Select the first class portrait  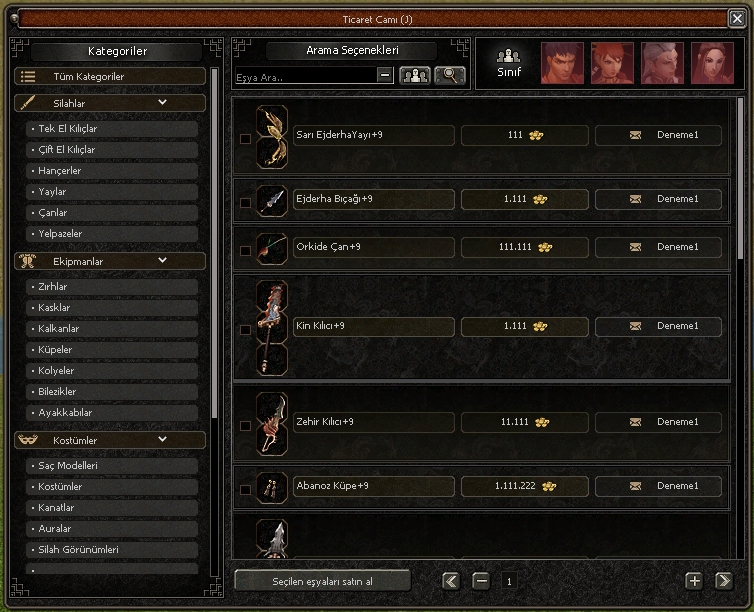pos(562,63)
